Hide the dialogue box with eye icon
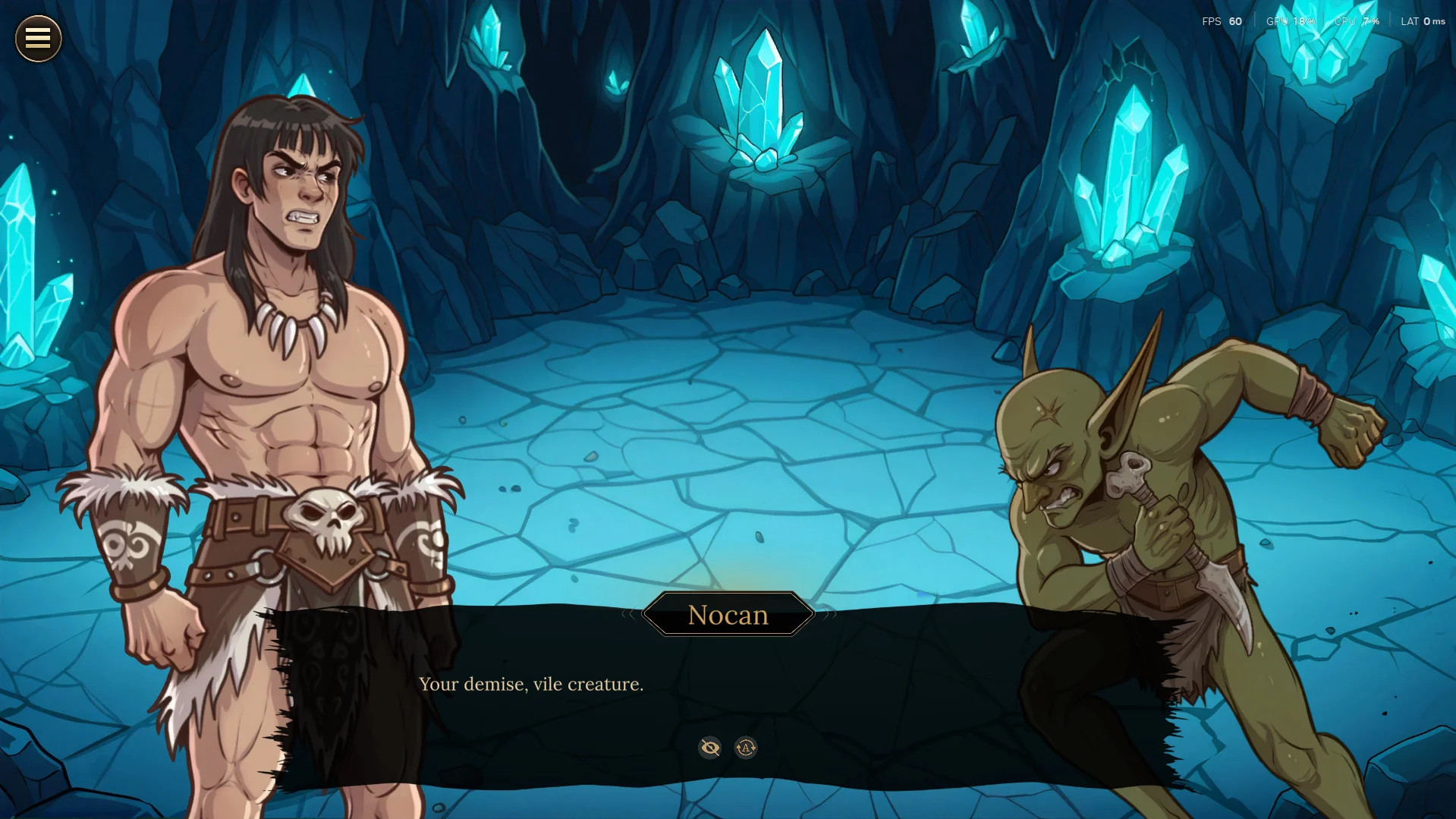1456x819 pixels. click(710, 748)
